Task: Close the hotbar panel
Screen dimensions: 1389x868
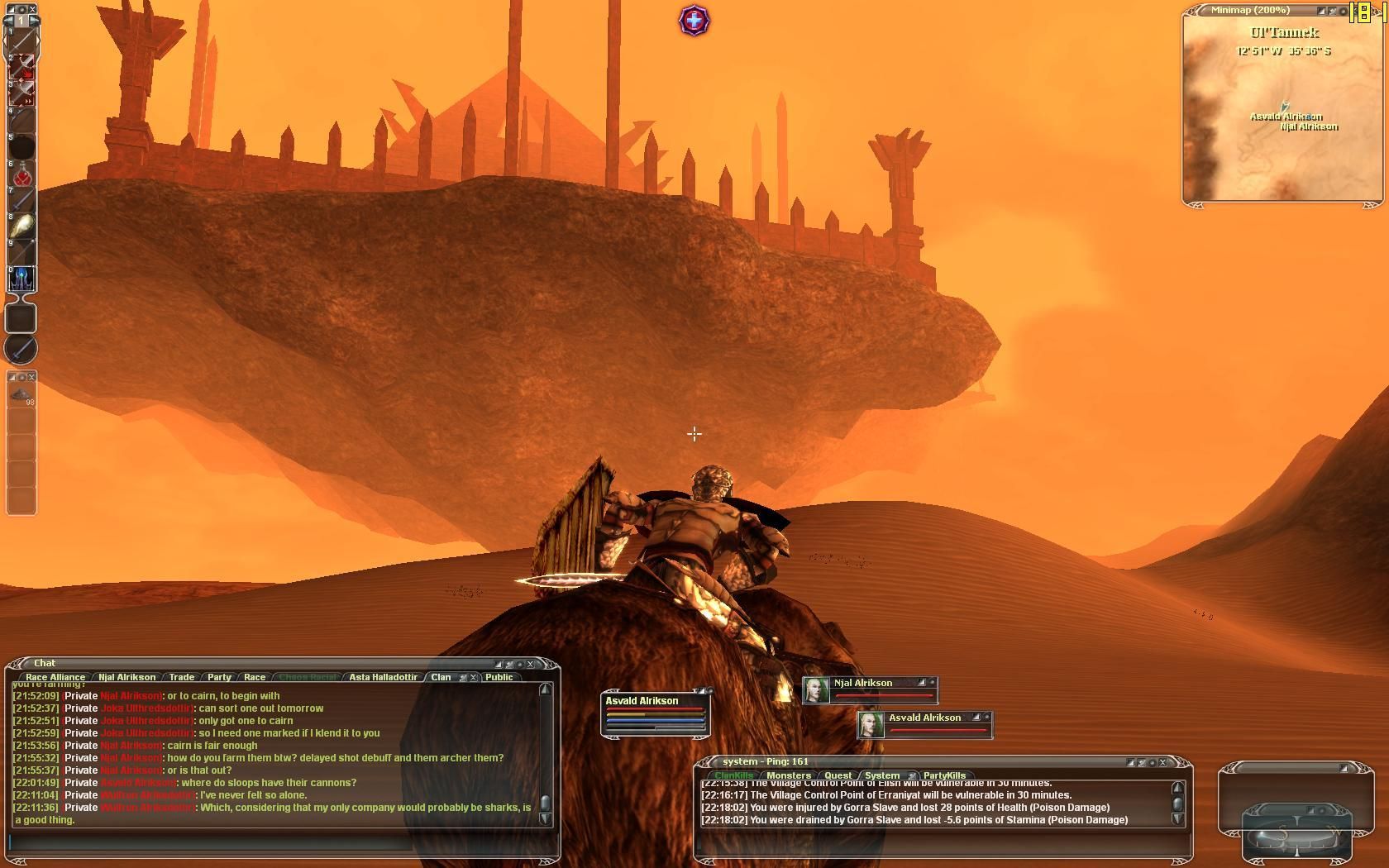Action: pyautogui.click(x=32, y=9)
